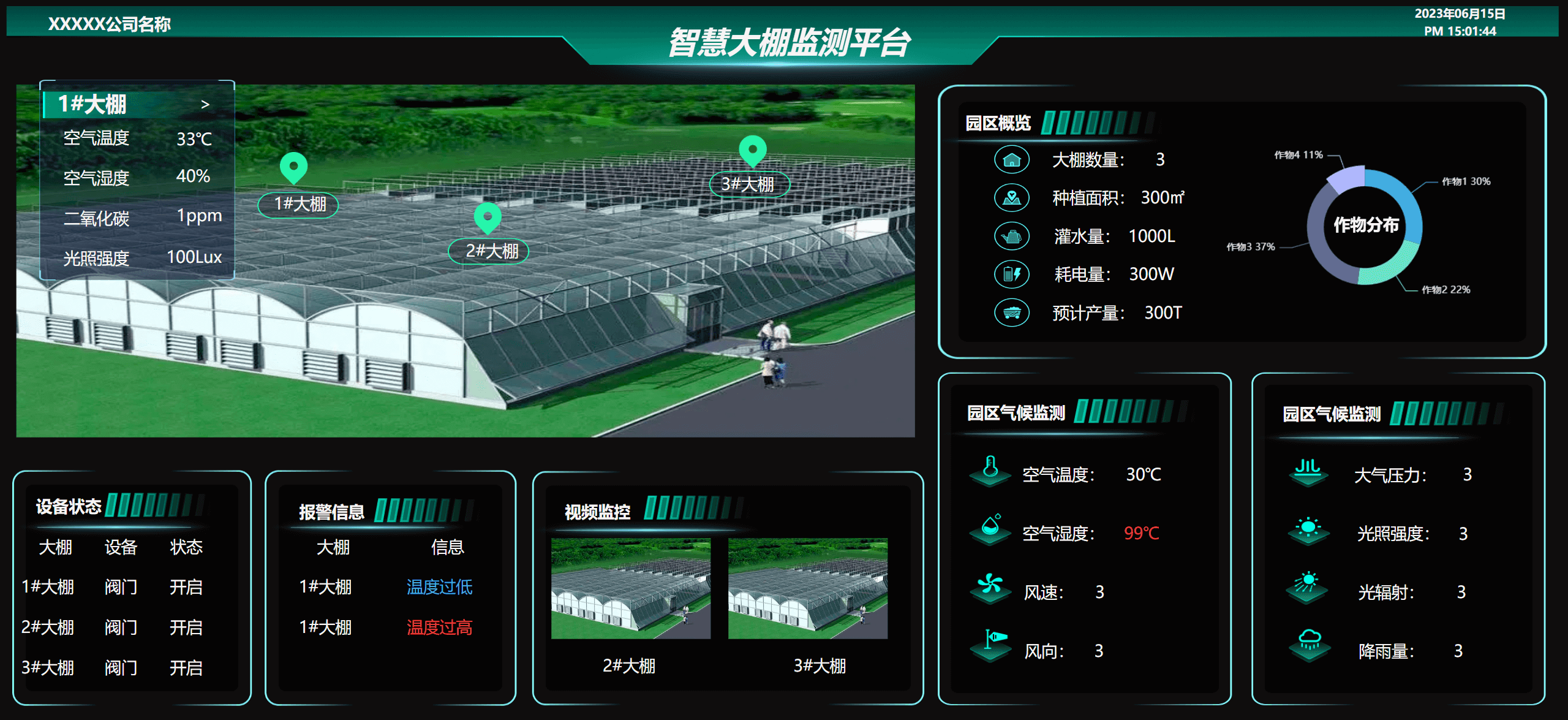Click the 耗电量 battery icon
This screenshot has height=720, width=1568.
click(1012, 274)
